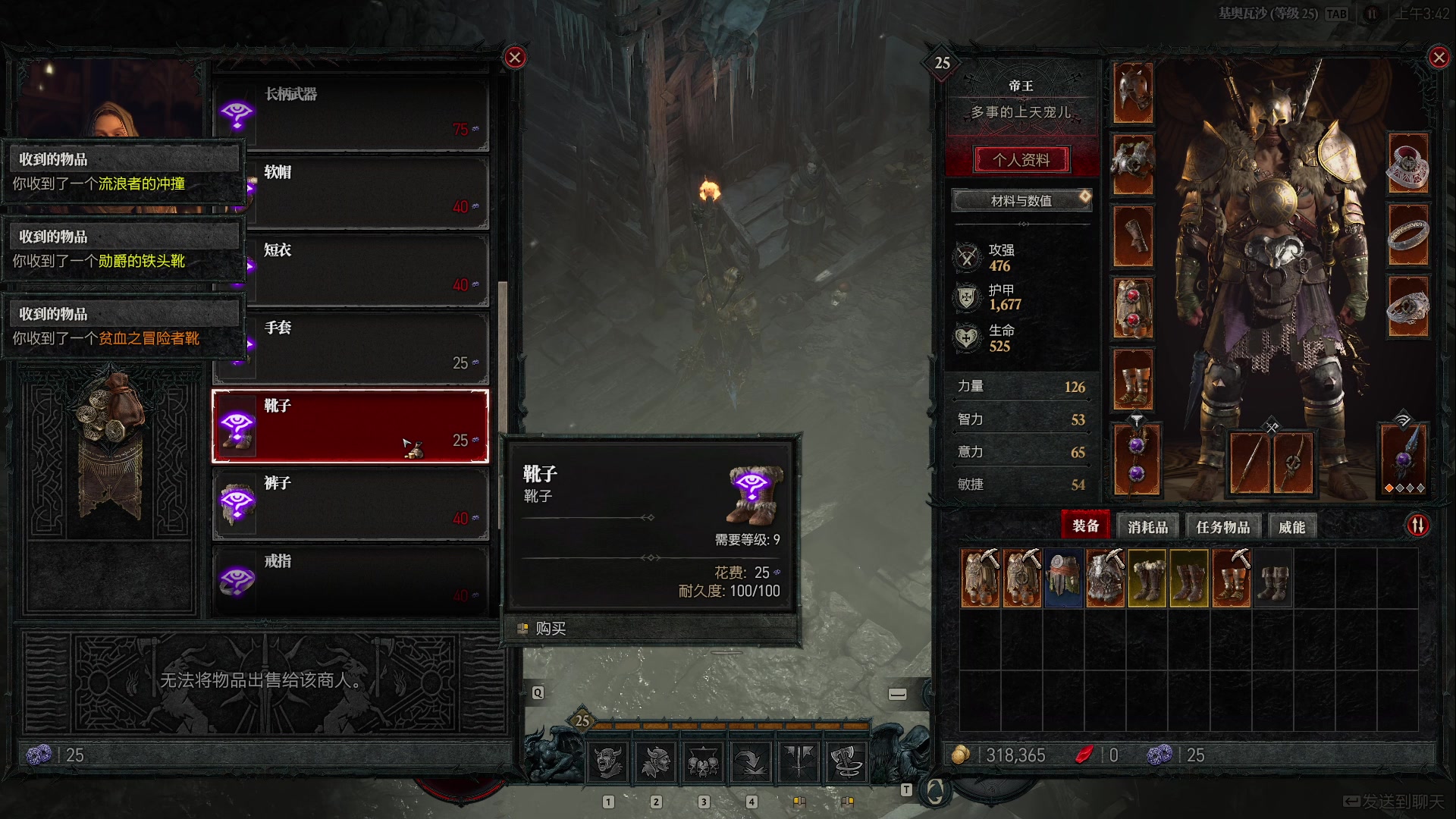Close the vendor shop window
The height and width of the screenshot is (819, 1456).
(515, 58)
